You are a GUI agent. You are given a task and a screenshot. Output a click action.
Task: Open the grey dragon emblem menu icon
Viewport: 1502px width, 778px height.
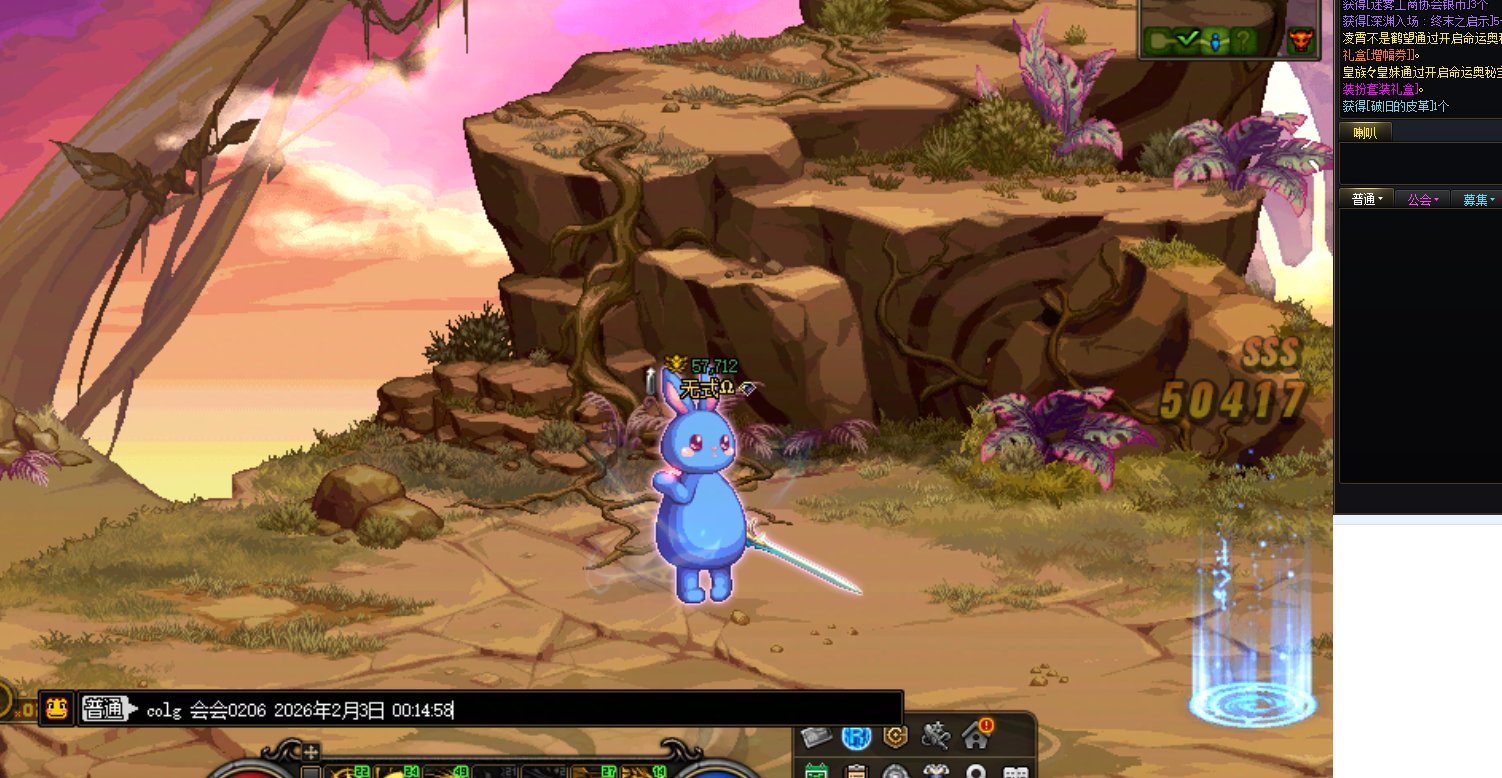pos(935,737)
